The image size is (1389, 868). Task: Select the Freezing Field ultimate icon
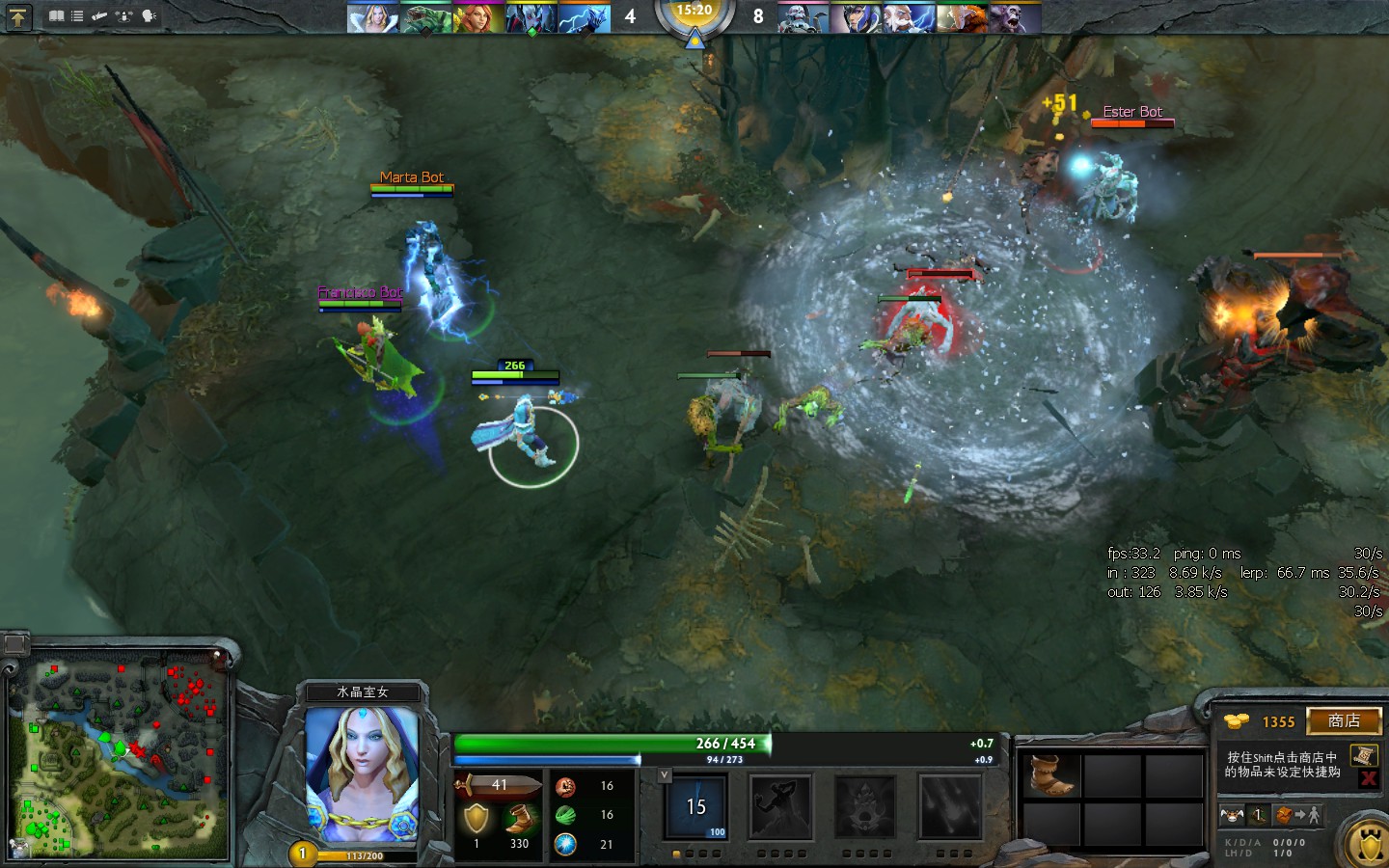950,807
